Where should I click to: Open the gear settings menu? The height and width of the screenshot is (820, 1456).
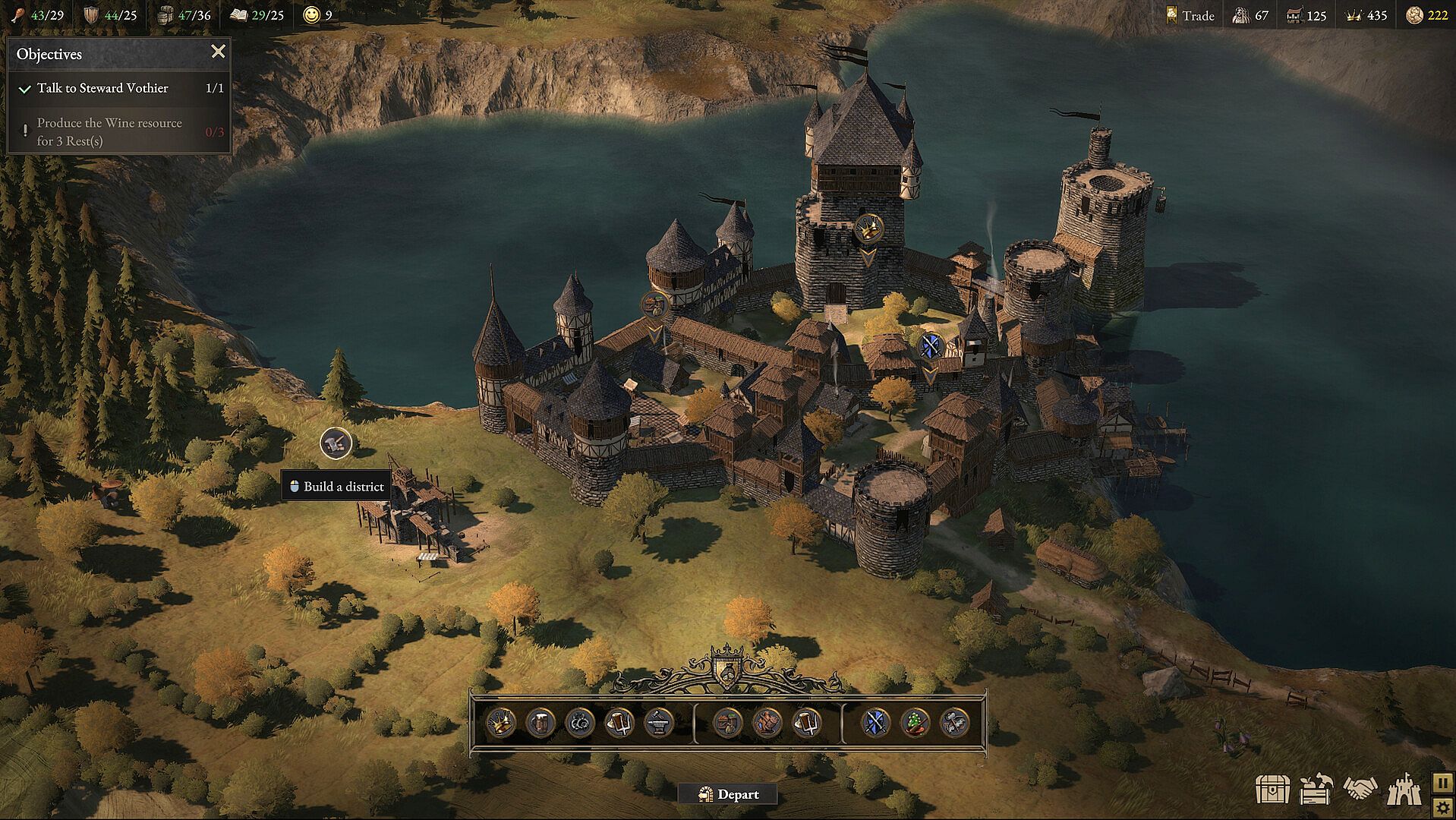click(x=1442, y=807)
